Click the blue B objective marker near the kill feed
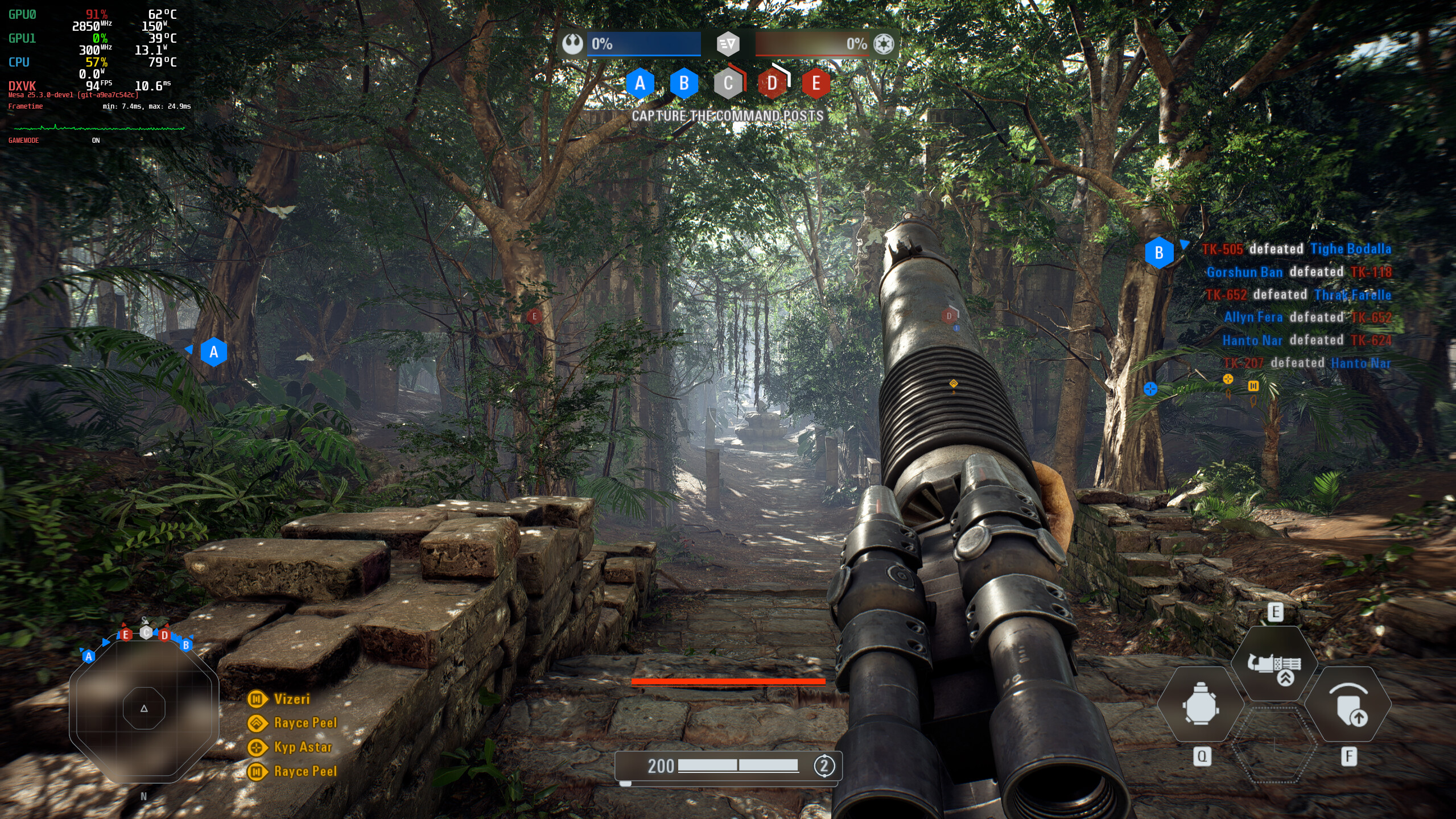This screenshot has height=819, width=1456. [1159, 253]
